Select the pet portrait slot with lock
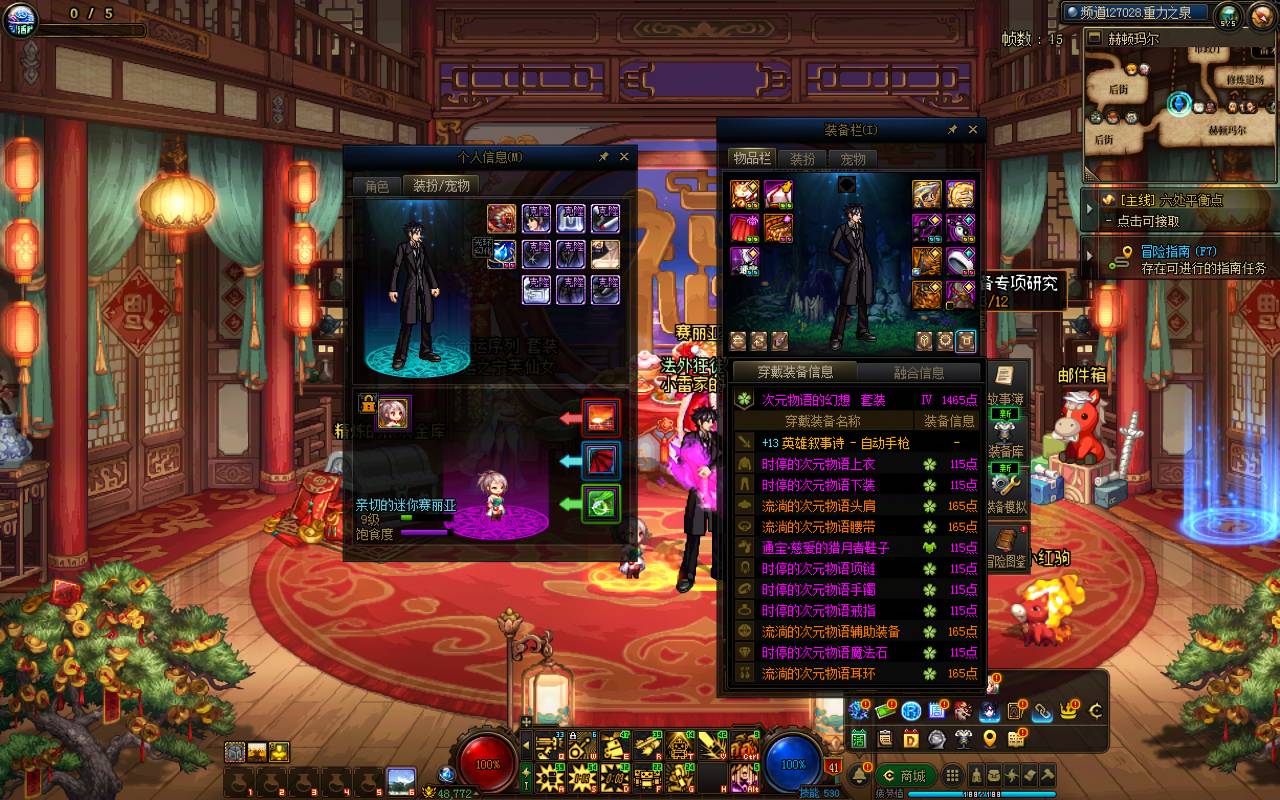The height and width of the screenshot is (800, 1280). point(393,412)
